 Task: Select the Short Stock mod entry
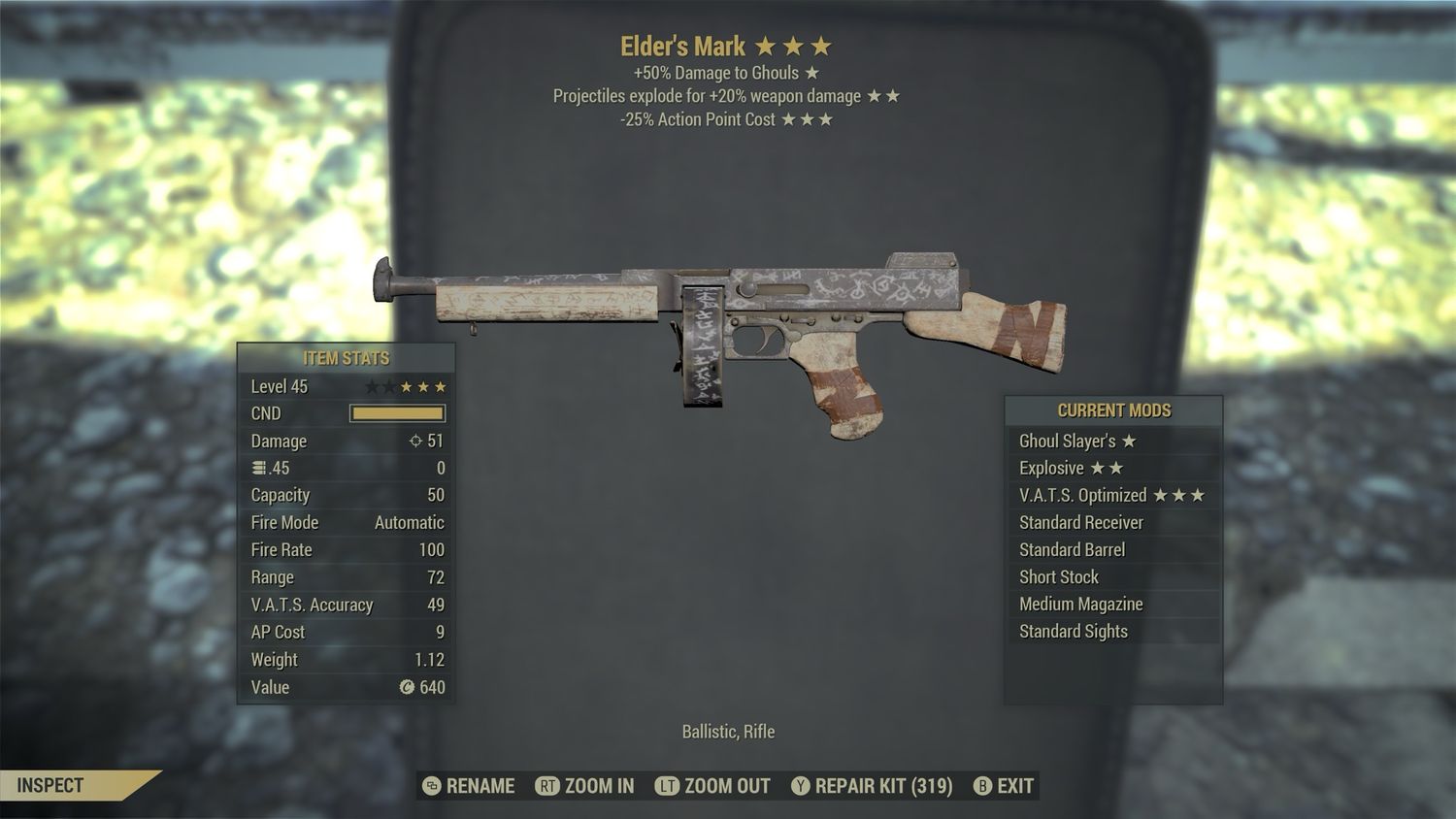[x=1057, y=576]
